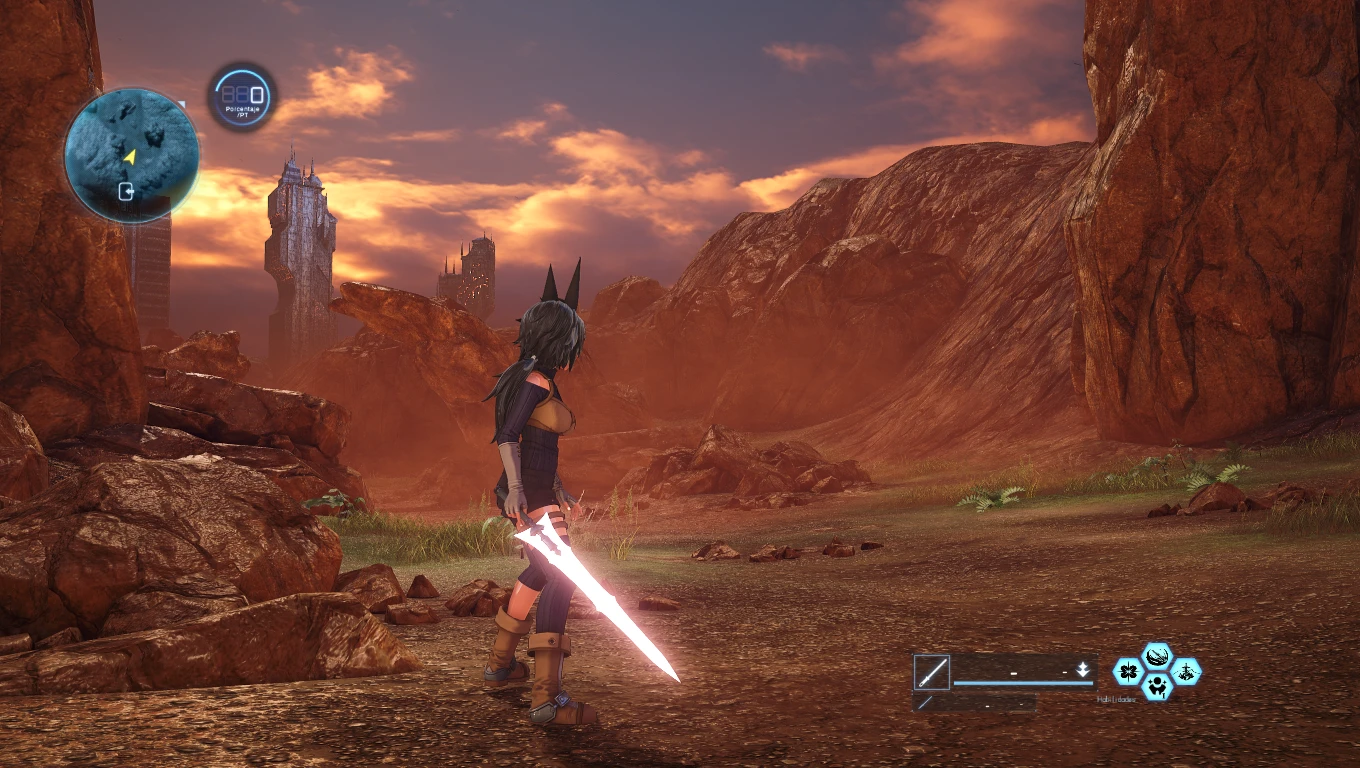Screen dimensions: 1360x768
Task: Trigger the ship-shaped skill hexagon
Action: point(1186,671)
